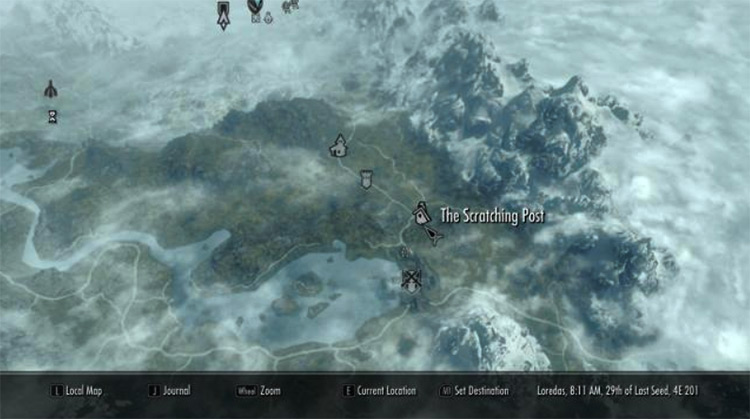Select The Scratching Post map marker

pos(422,213)
